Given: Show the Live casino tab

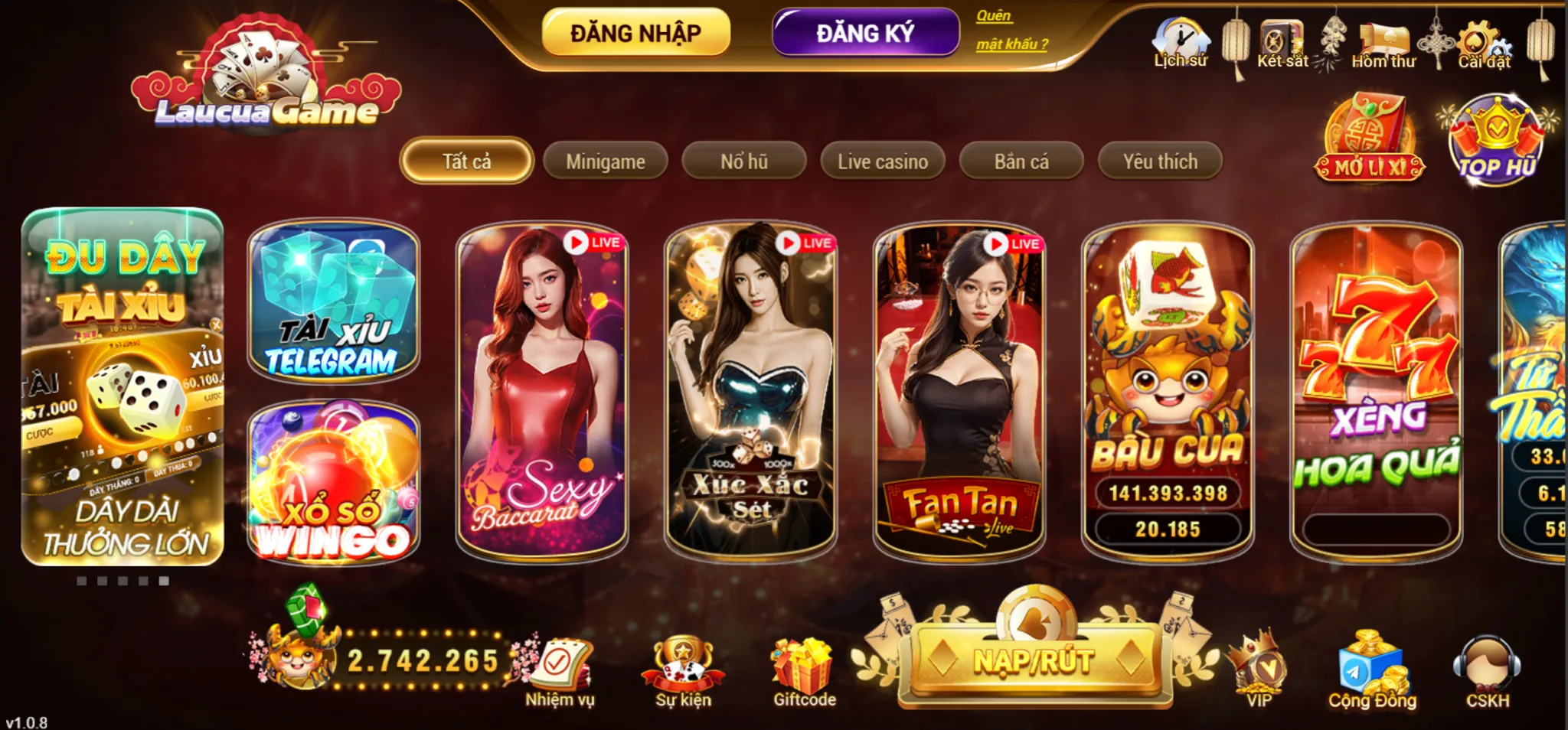Looking at the screenshot, I should (x=882, y=161).
